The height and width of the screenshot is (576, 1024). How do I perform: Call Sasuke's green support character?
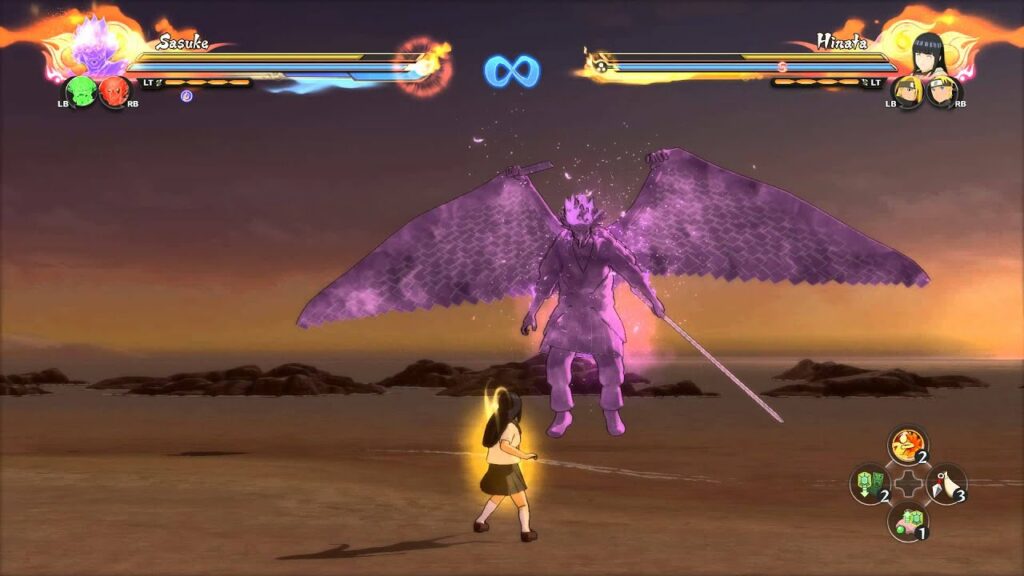pyautogui.click(x=79, y=92)
